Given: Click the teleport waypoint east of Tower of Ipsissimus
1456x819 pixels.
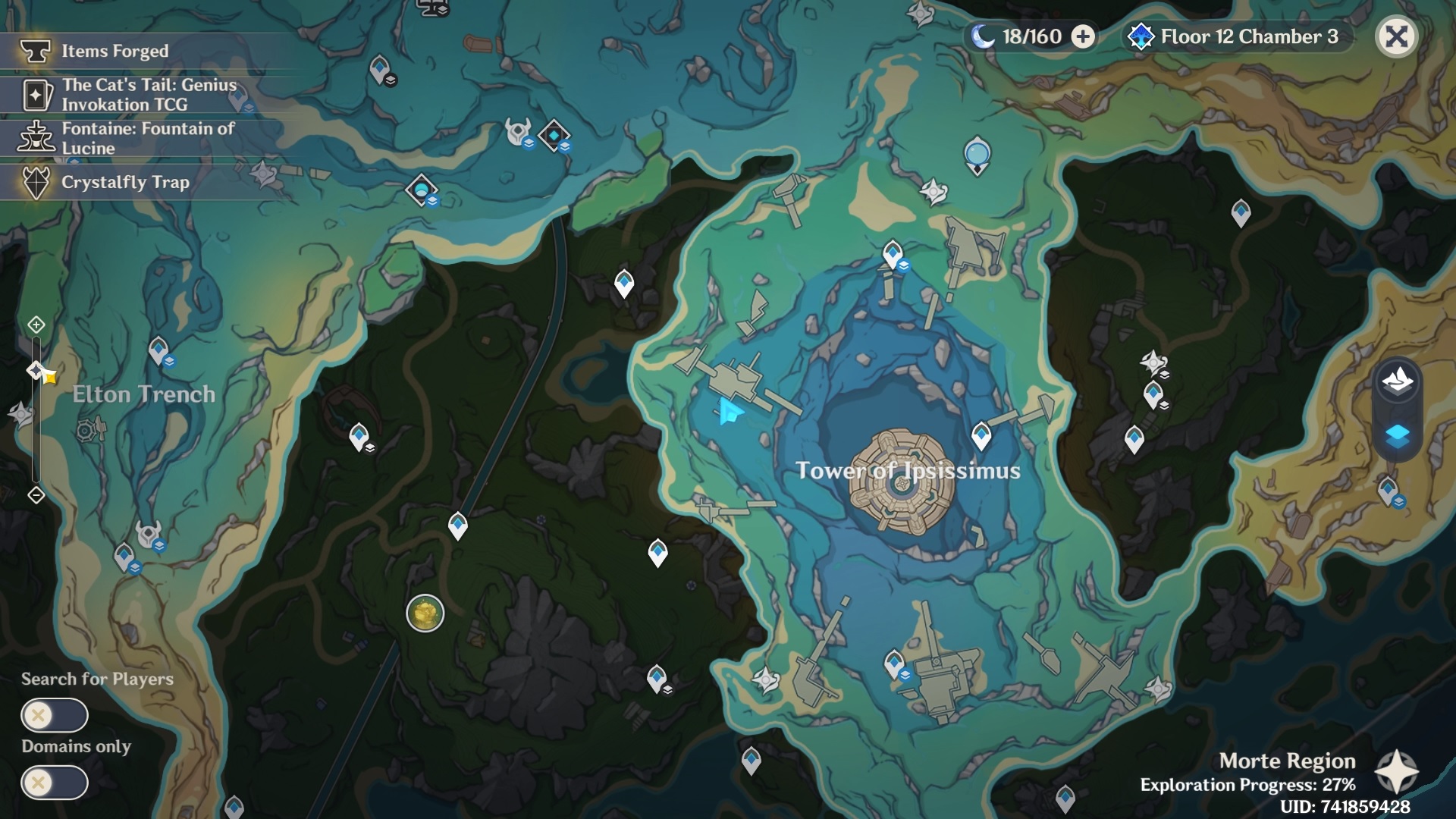Looking at the screenshot, I should click(981, 435).
